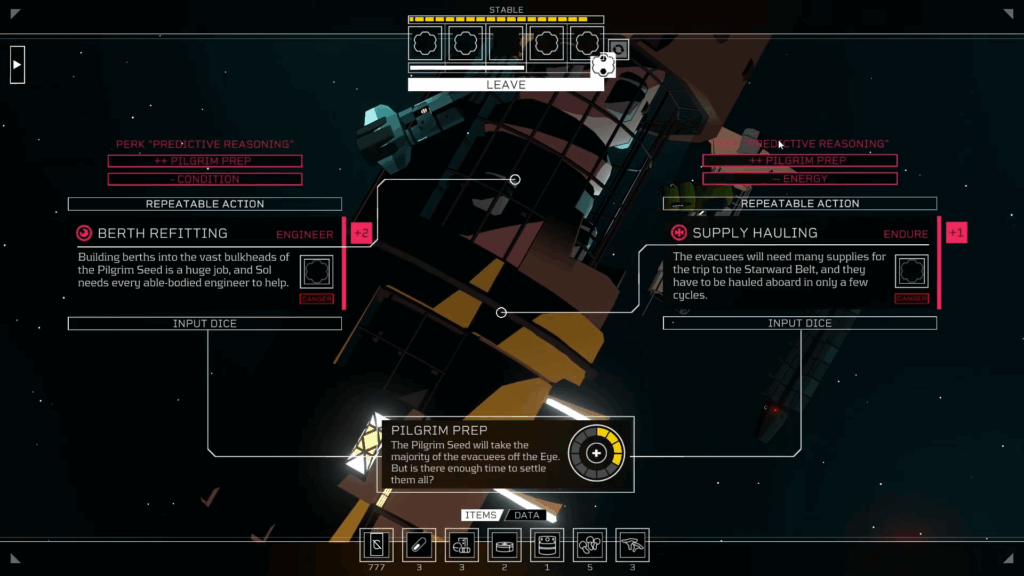Viewport: 1024px width, 576px height.
Task: Open the ITEMS tab
Action: pyautogui.click(x=481, y=515)
